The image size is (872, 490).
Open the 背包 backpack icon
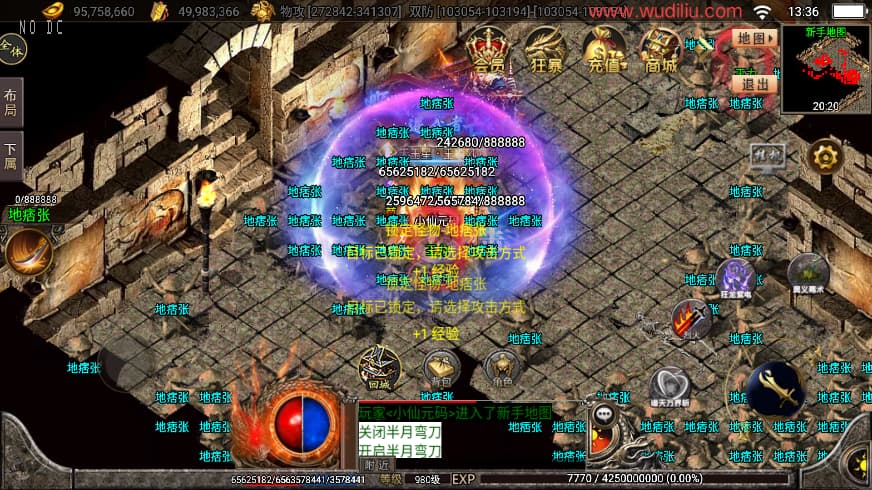pyautogui.click(x=441, y=367)
